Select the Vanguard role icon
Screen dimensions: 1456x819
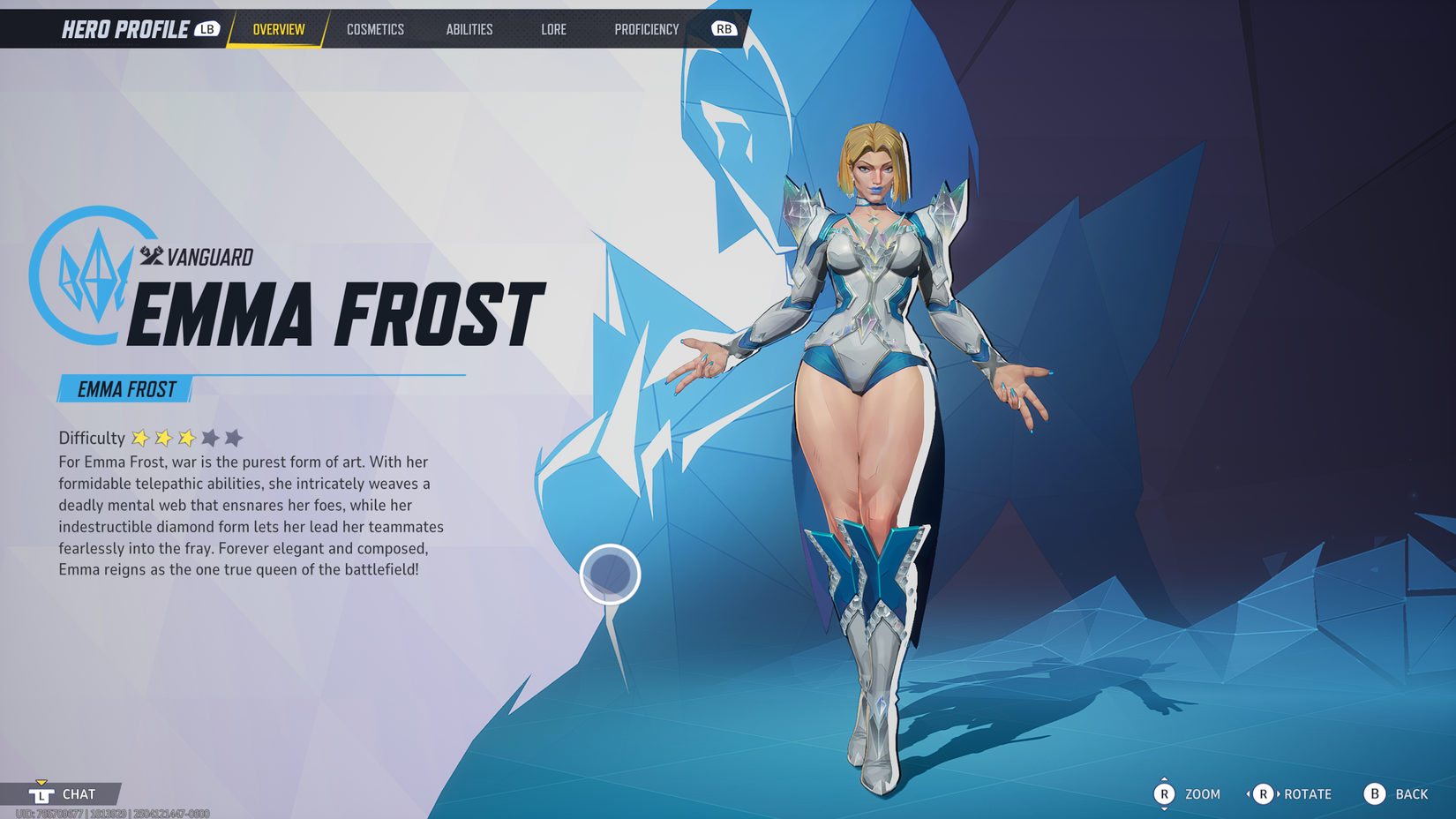click(150, 257)
